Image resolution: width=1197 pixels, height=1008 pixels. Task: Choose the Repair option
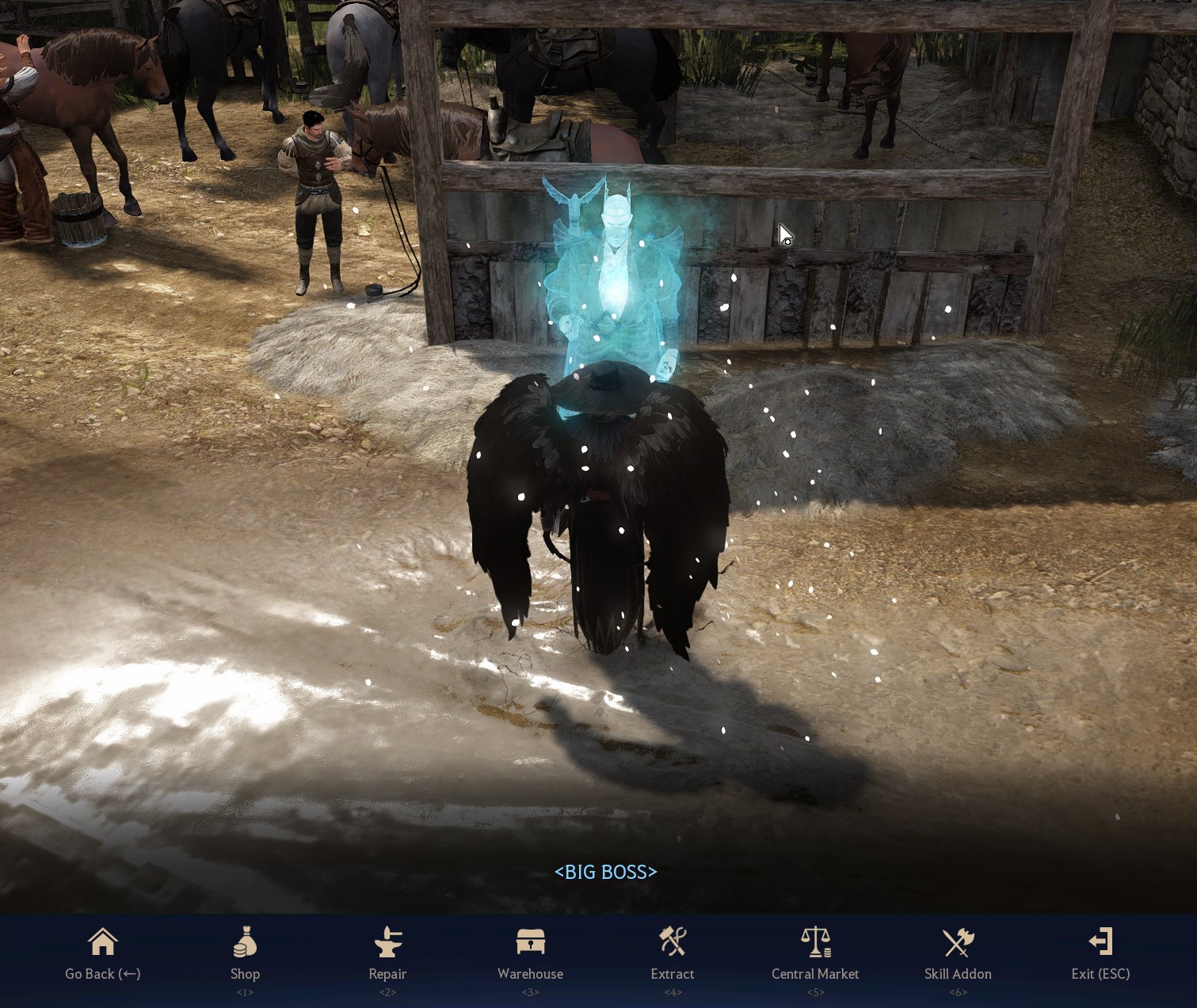[387, 954]
